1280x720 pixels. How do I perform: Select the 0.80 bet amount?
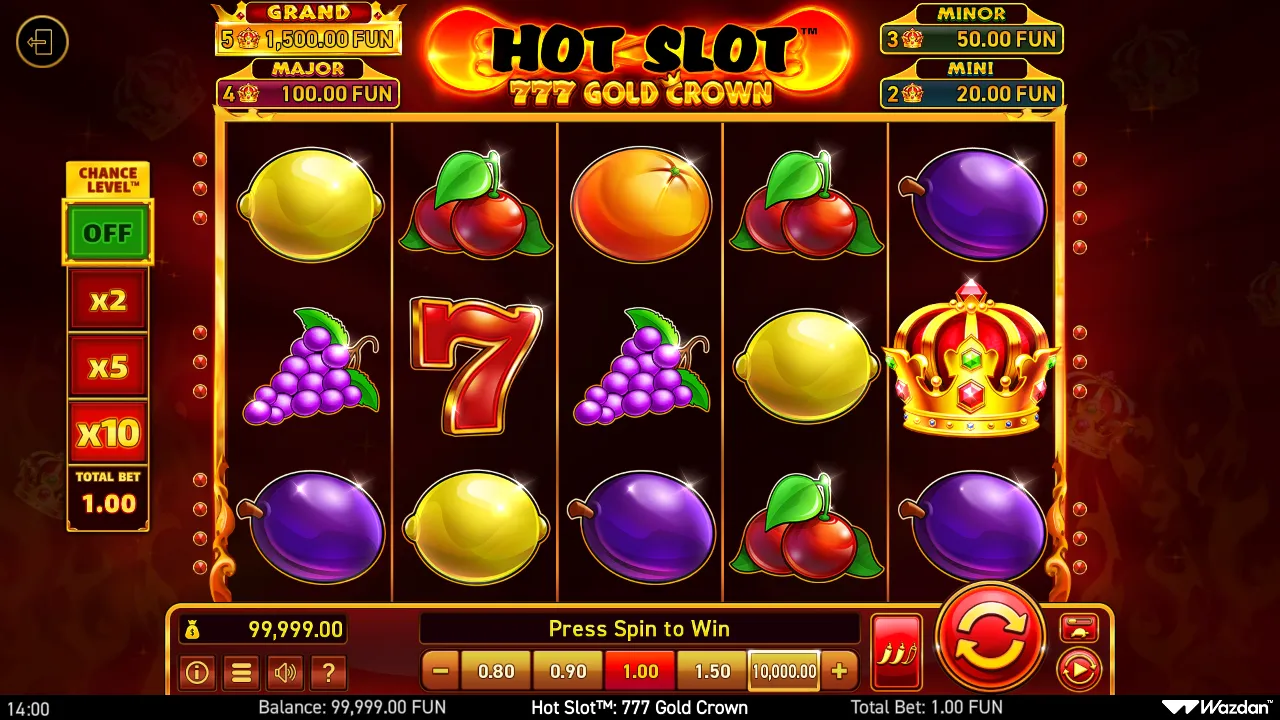[x=495, y=671]
